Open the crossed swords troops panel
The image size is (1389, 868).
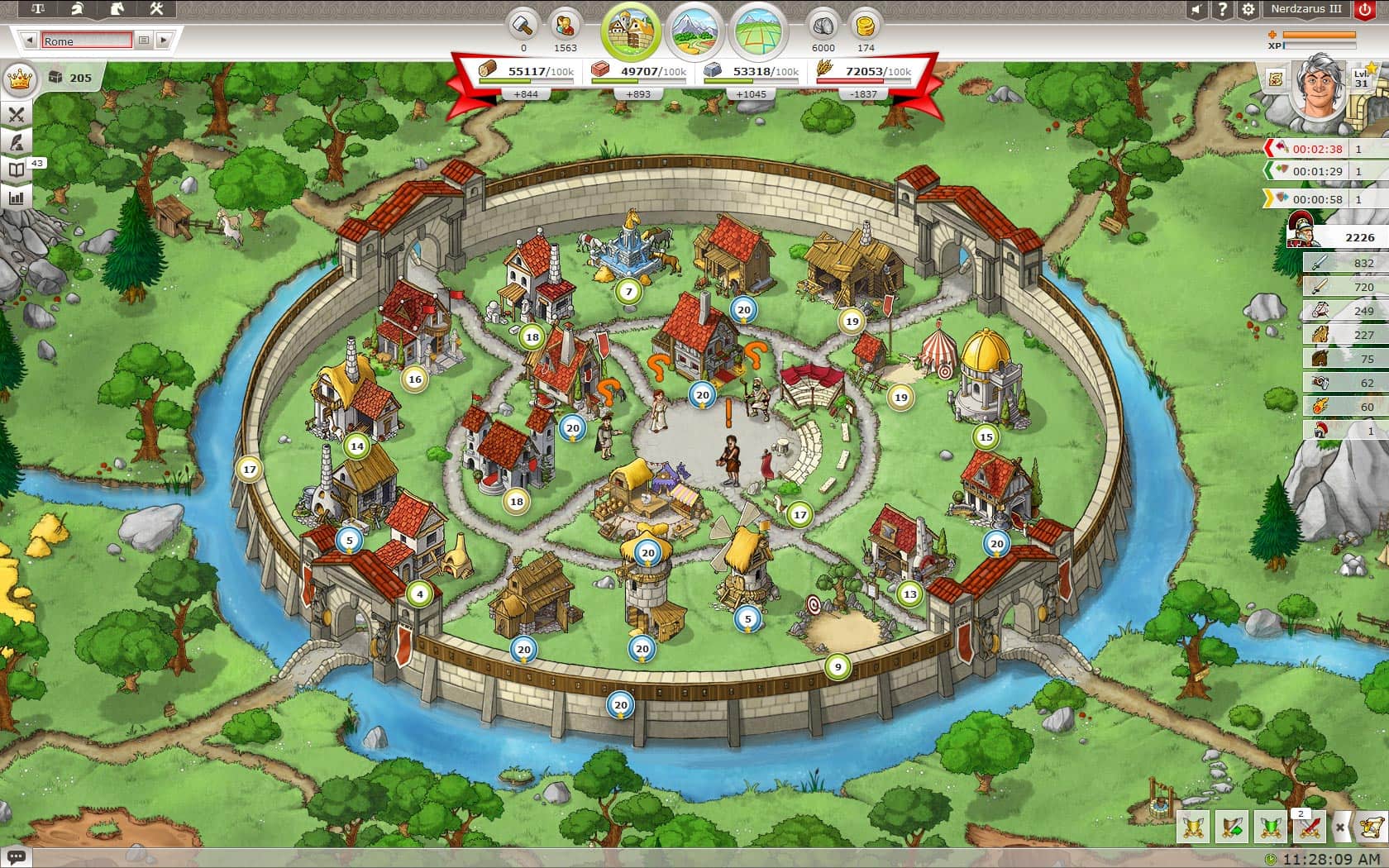coord(16,113)
